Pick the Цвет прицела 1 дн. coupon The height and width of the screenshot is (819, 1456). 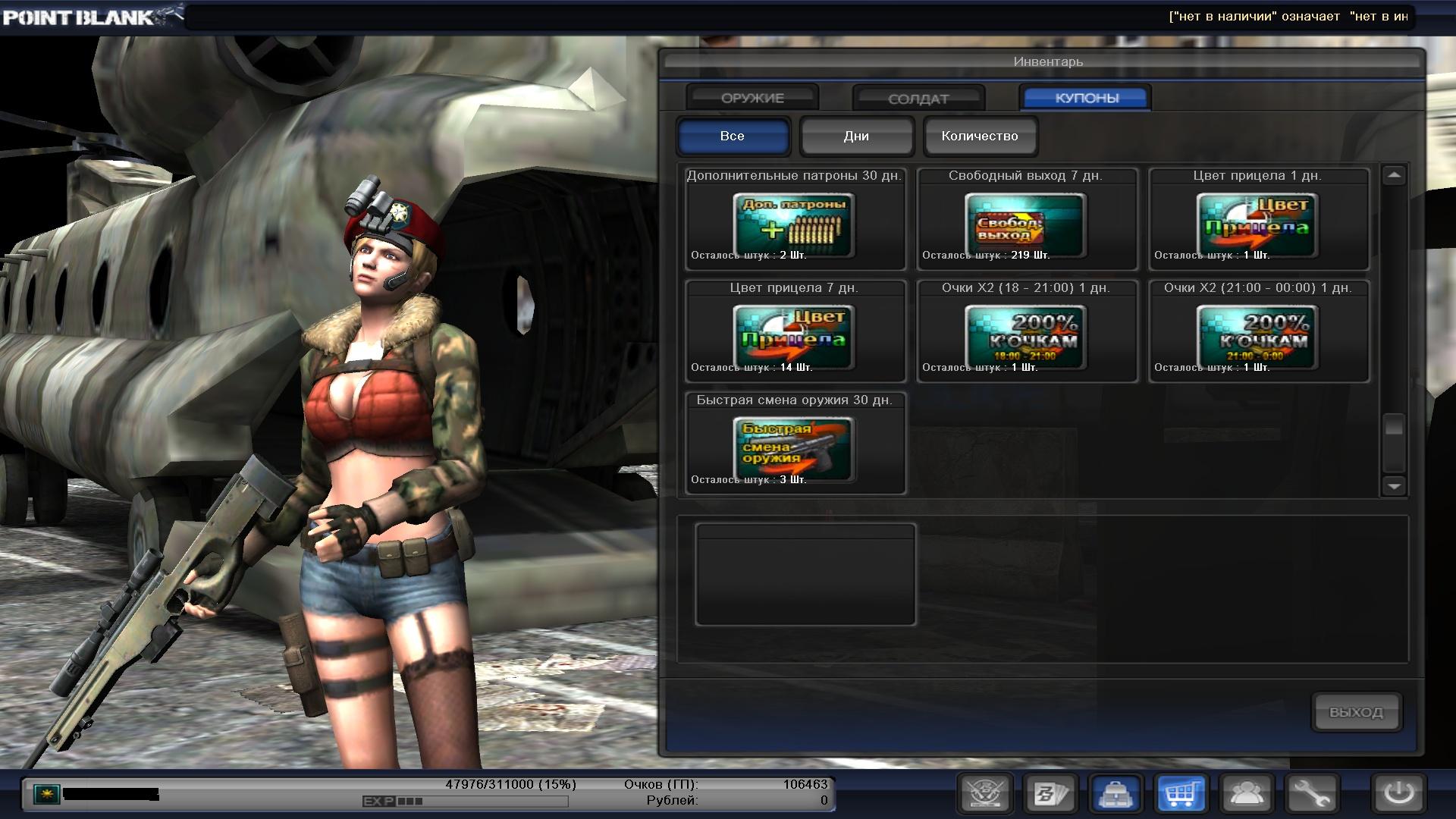(x=1257, y=224)
